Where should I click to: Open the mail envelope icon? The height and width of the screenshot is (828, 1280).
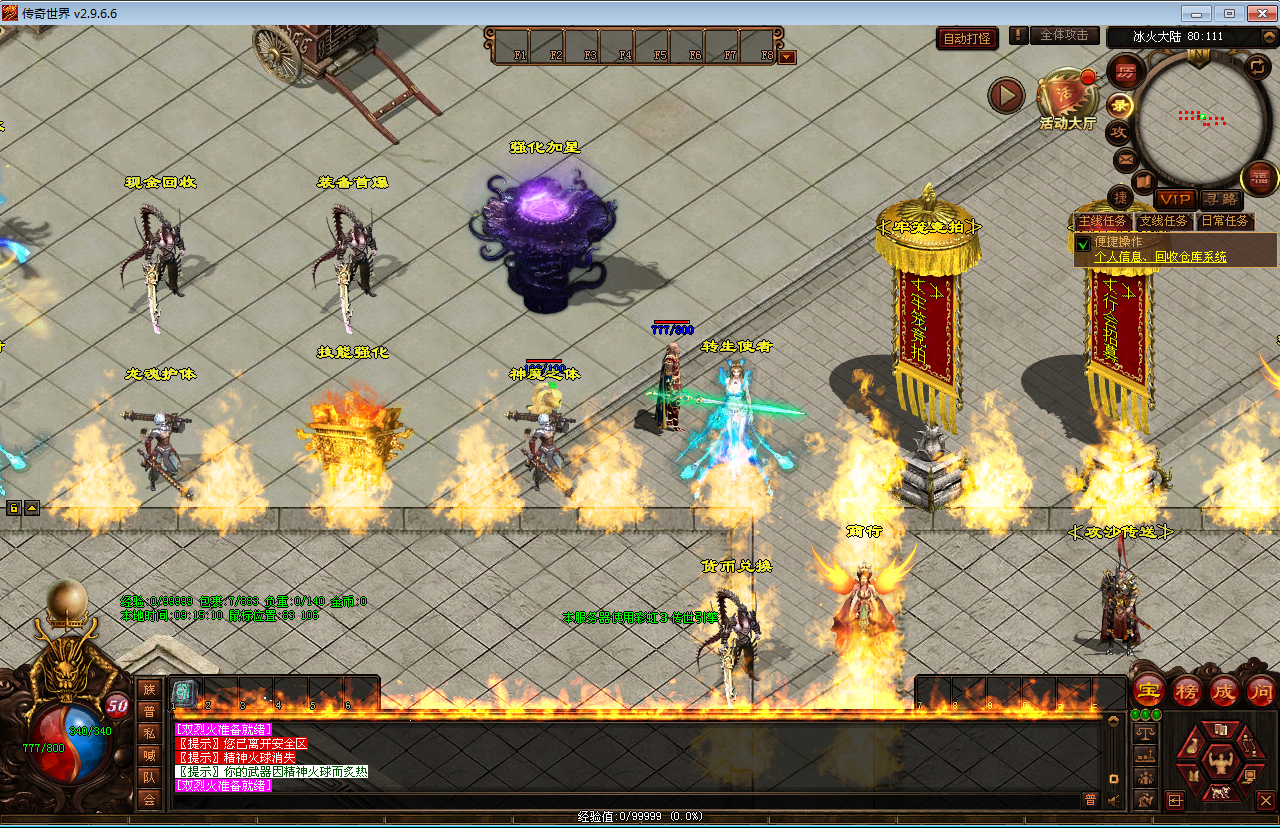coord(1125,159)
